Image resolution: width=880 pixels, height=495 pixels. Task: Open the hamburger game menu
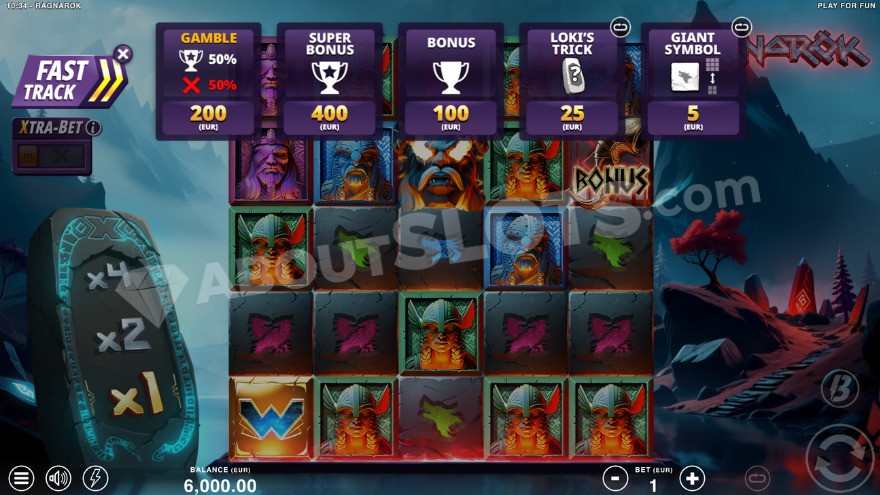(x=21, y=478)
